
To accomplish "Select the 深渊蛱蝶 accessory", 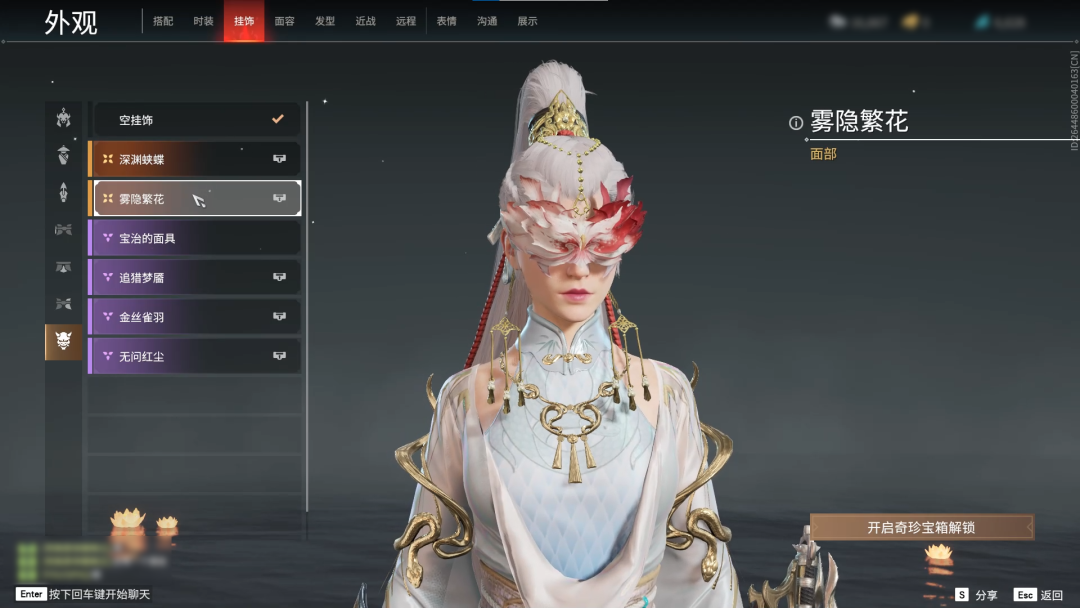I will click(x=196, y=159).
